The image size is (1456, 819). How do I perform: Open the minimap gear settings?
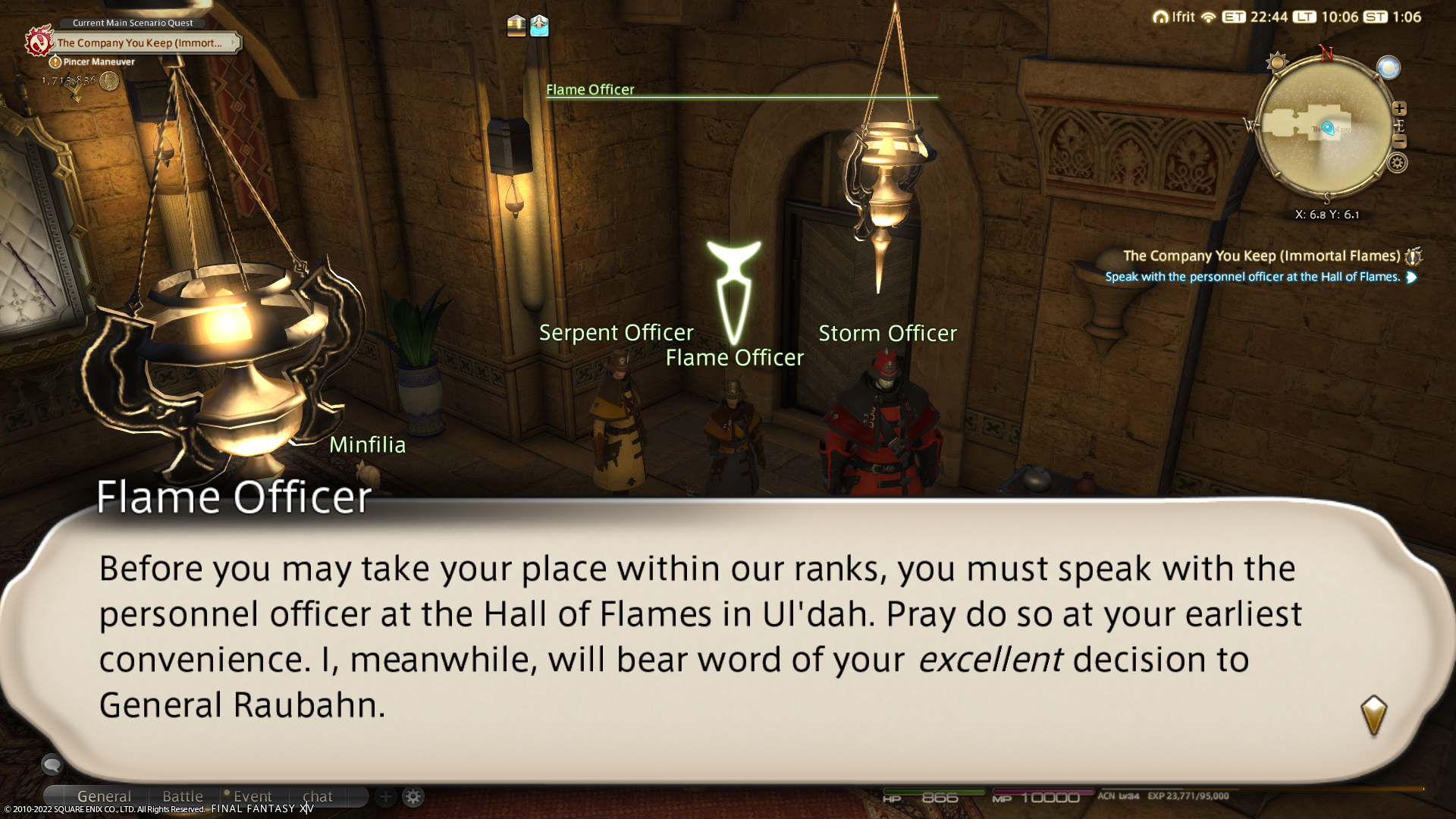coord(1397,162)
